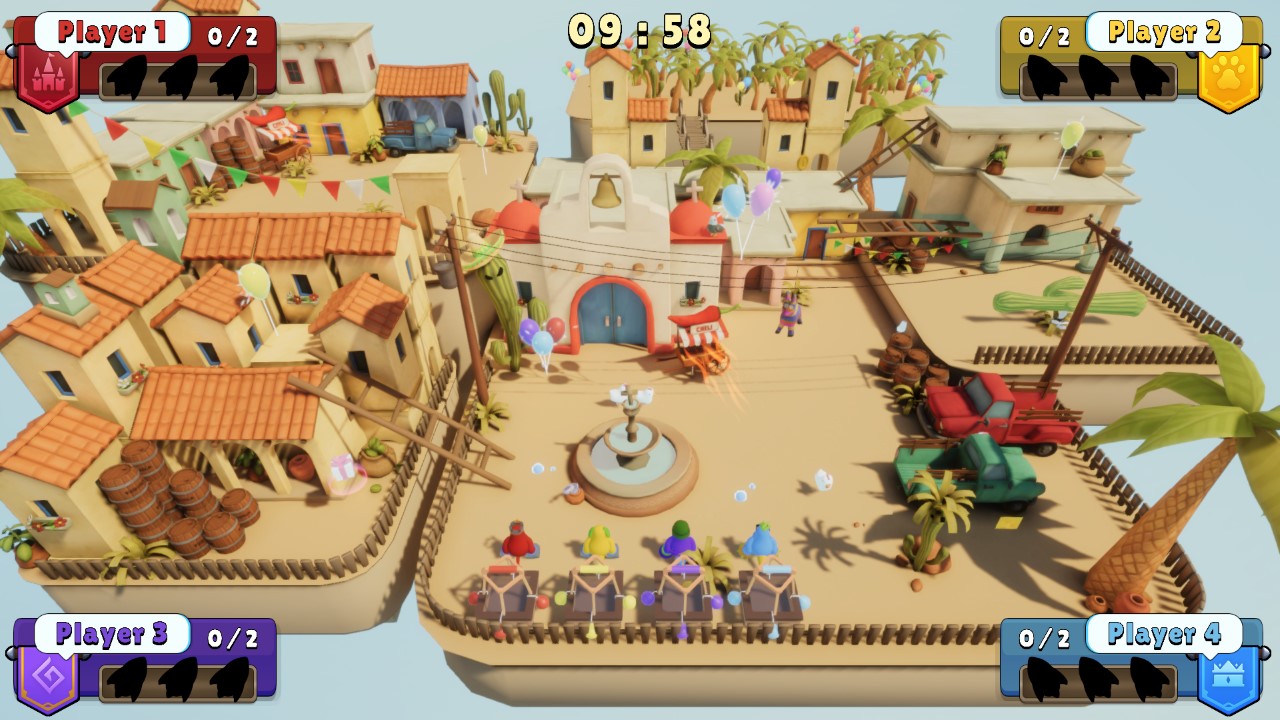Toggle the Player 1 nameplate
This screenshot has height=720, width=1280.
click(x=112, y=33)
